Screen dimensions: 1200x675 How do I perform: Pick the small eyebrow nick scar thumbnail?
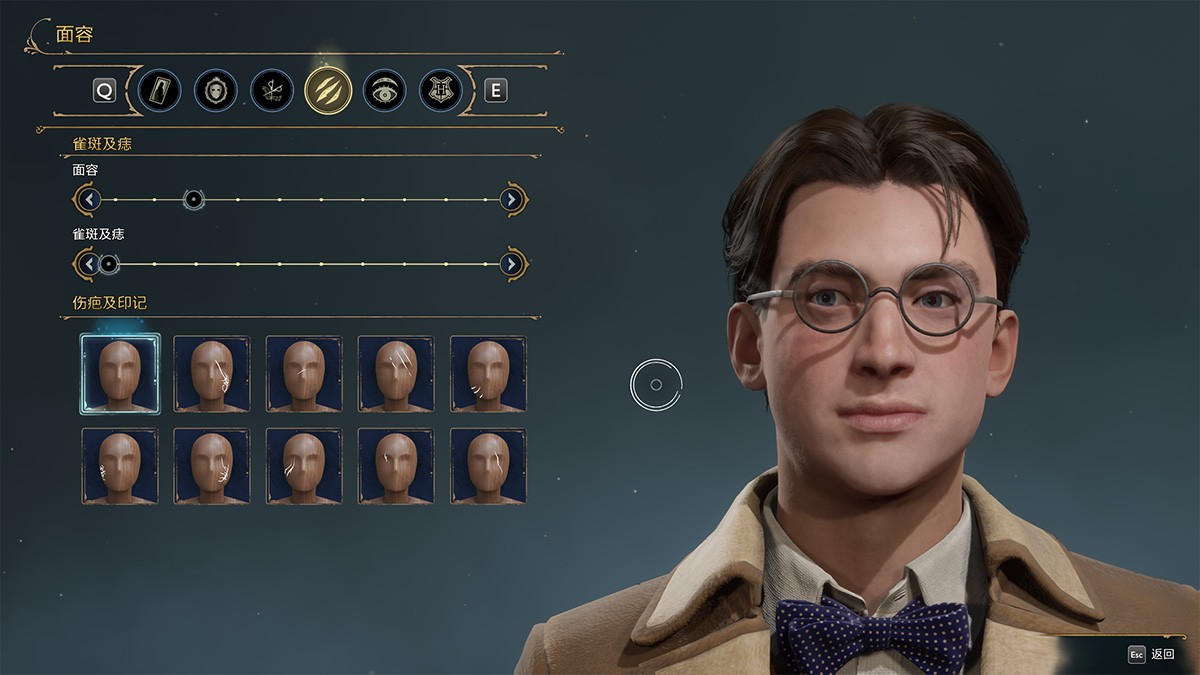point(396,466)
